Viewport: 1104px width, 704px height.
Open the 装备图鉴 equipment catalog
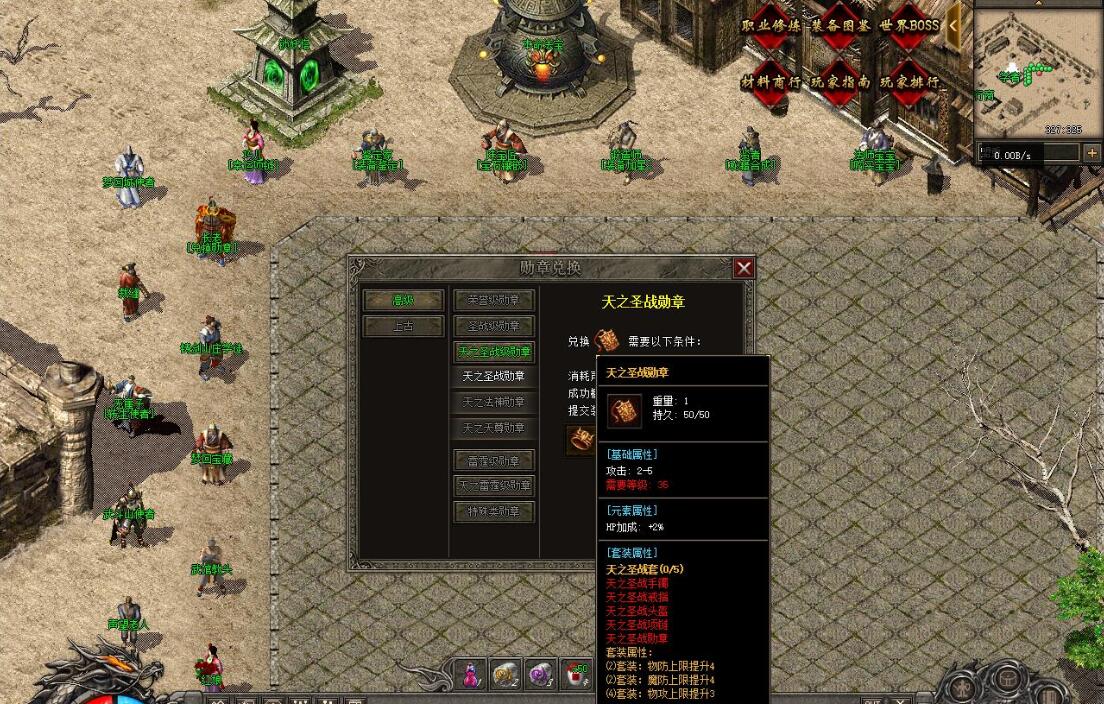(x=840, y=26)
